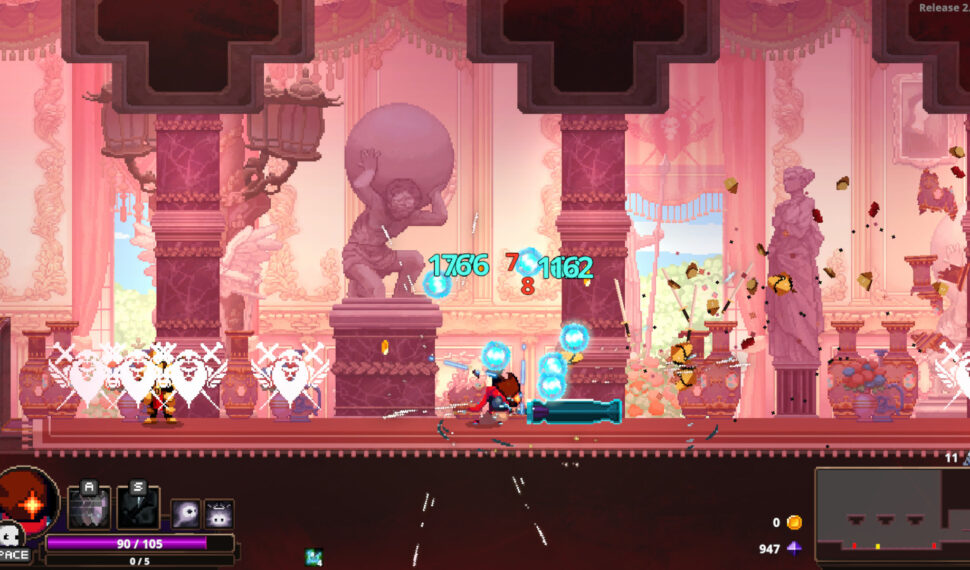This screenshot has height=570, width=970.
Task: Click the purple dark quartz gem icon
Action: (794, 548)
